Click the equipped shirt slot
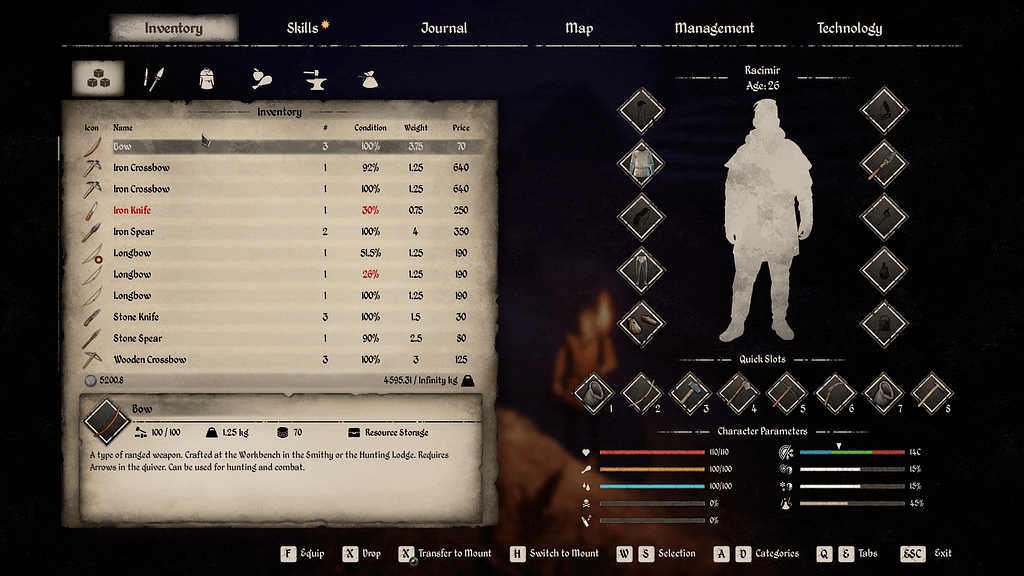 pyautogui.click(x=640, y=163)
